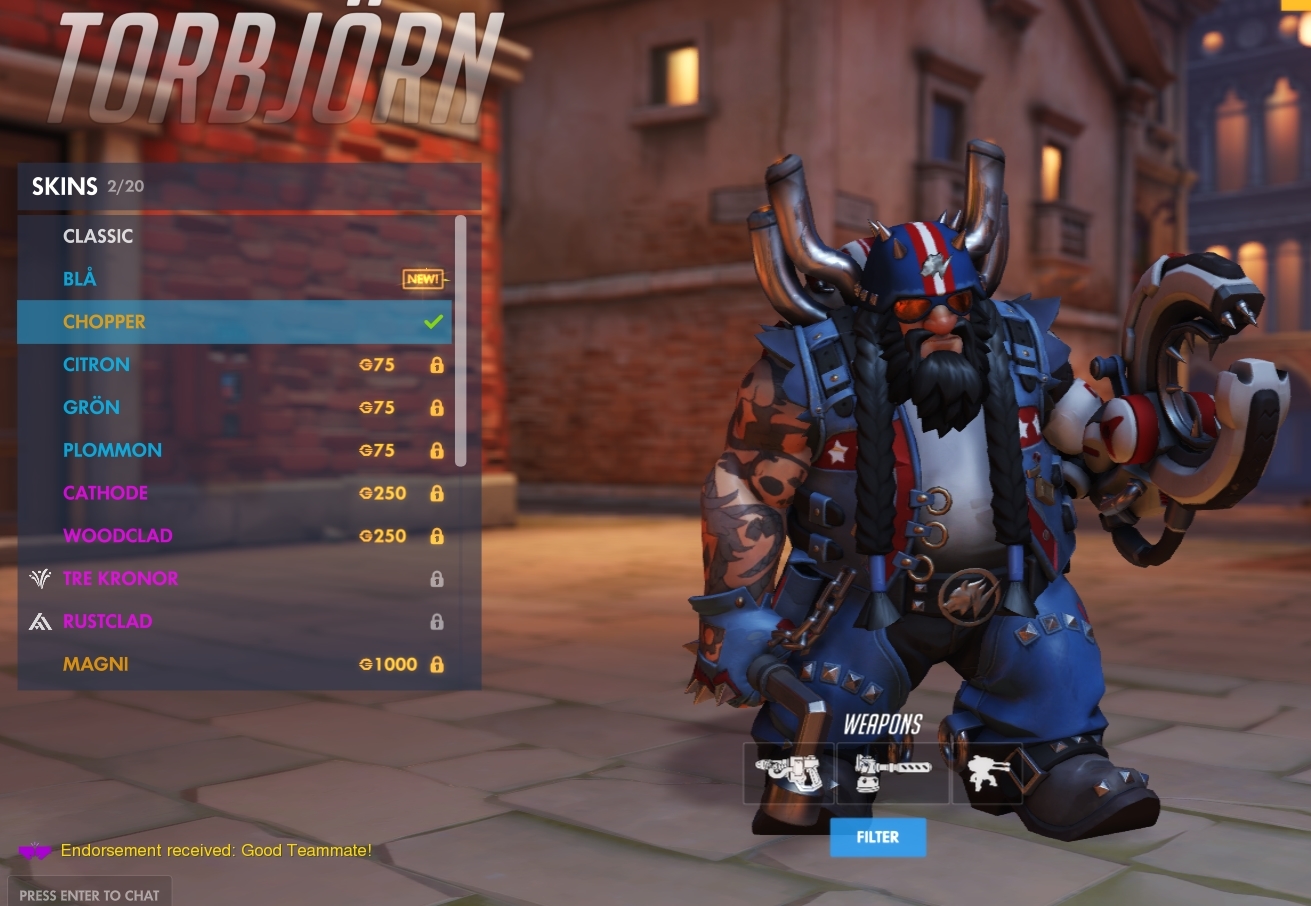This screenshot has height=906, width=1311.
Task: Select the Grön skin
Action: tap(91, 407)
